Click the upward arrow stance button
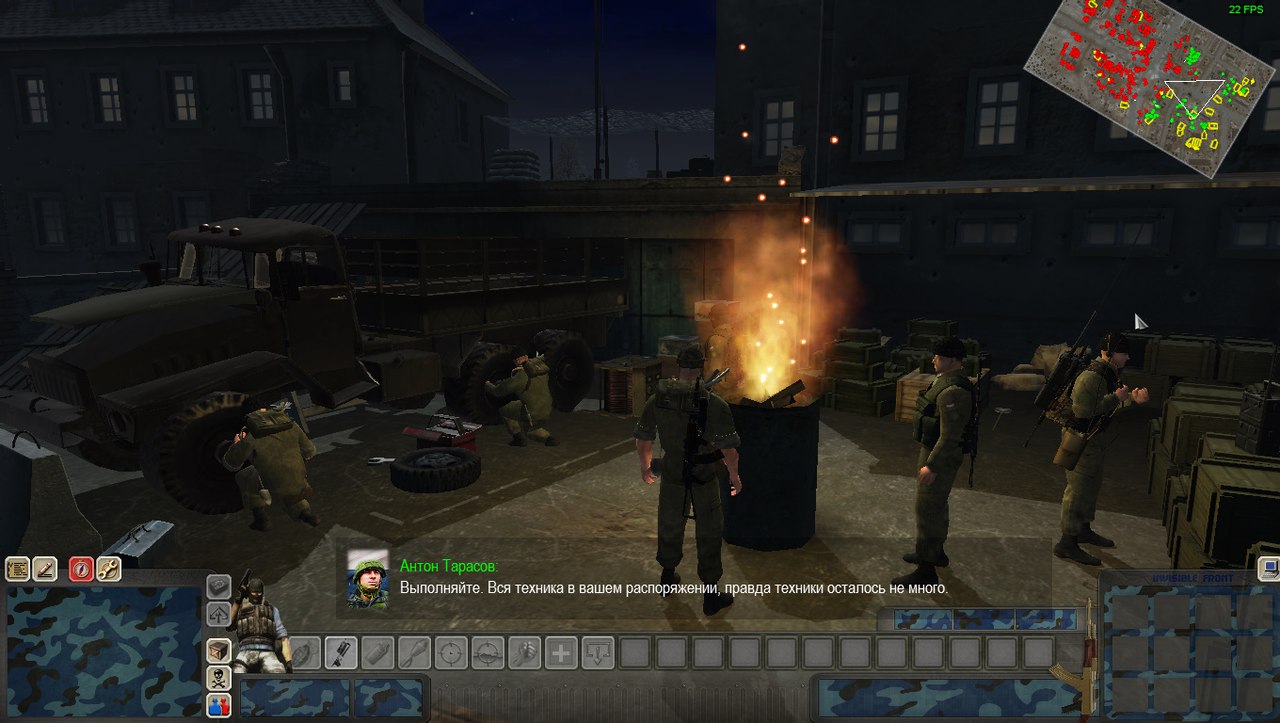Viewport: 1280px width, 723px height. click(219, 614)
